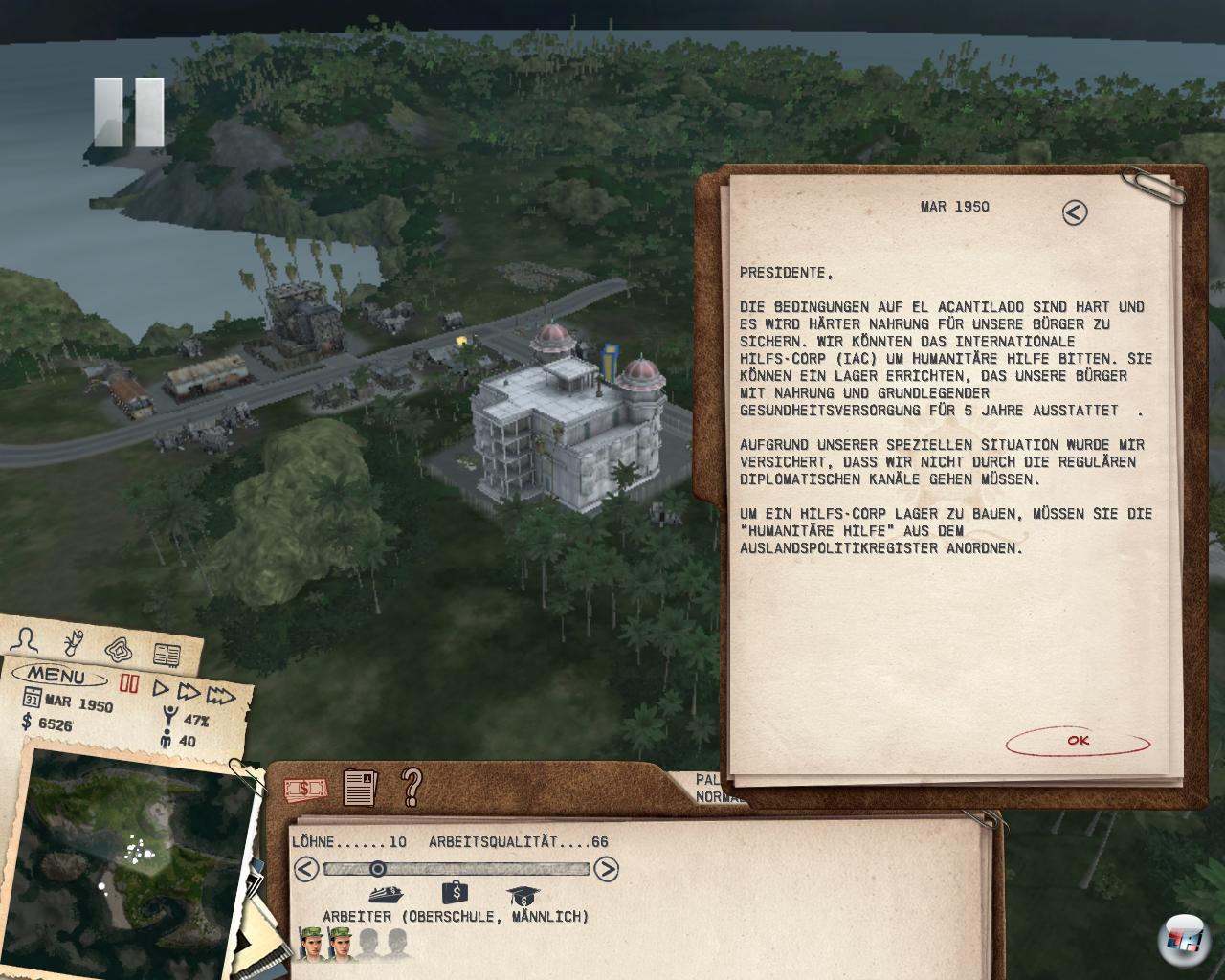
Task: Increase wages with the right arrow
Action: [606, 869]
